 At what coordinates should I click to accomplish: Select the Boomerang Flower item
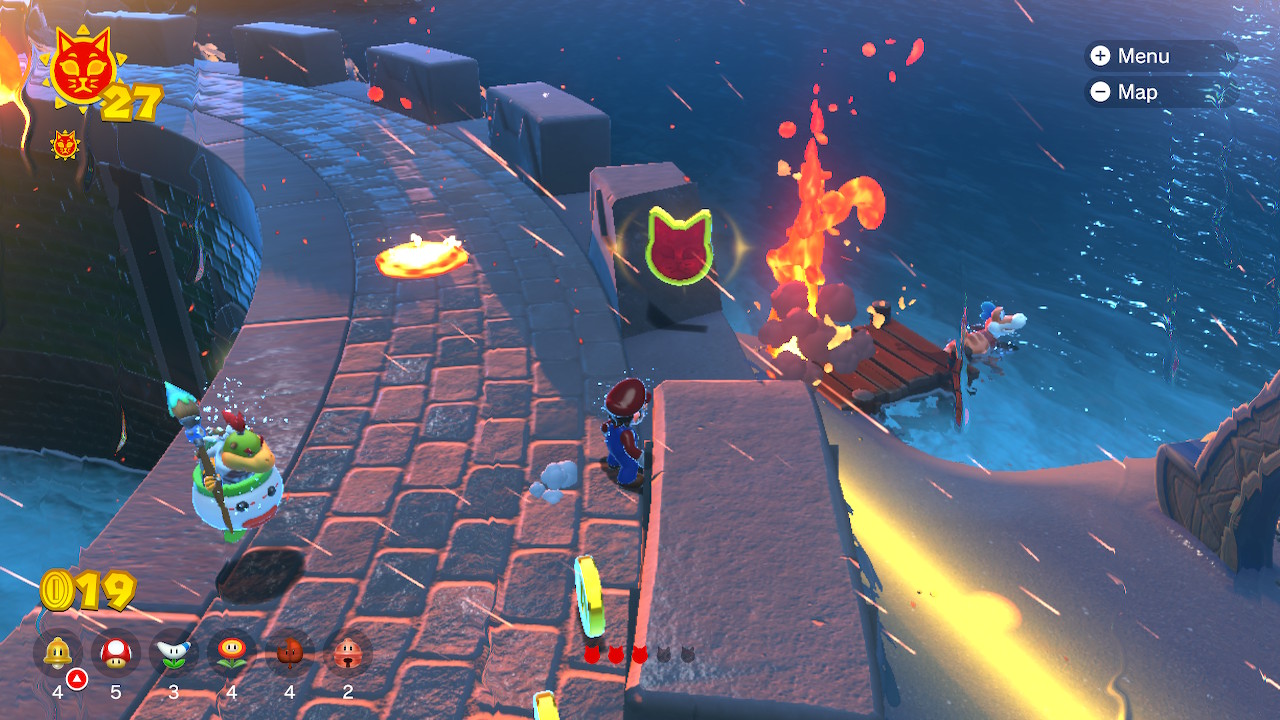click(174, 653)
